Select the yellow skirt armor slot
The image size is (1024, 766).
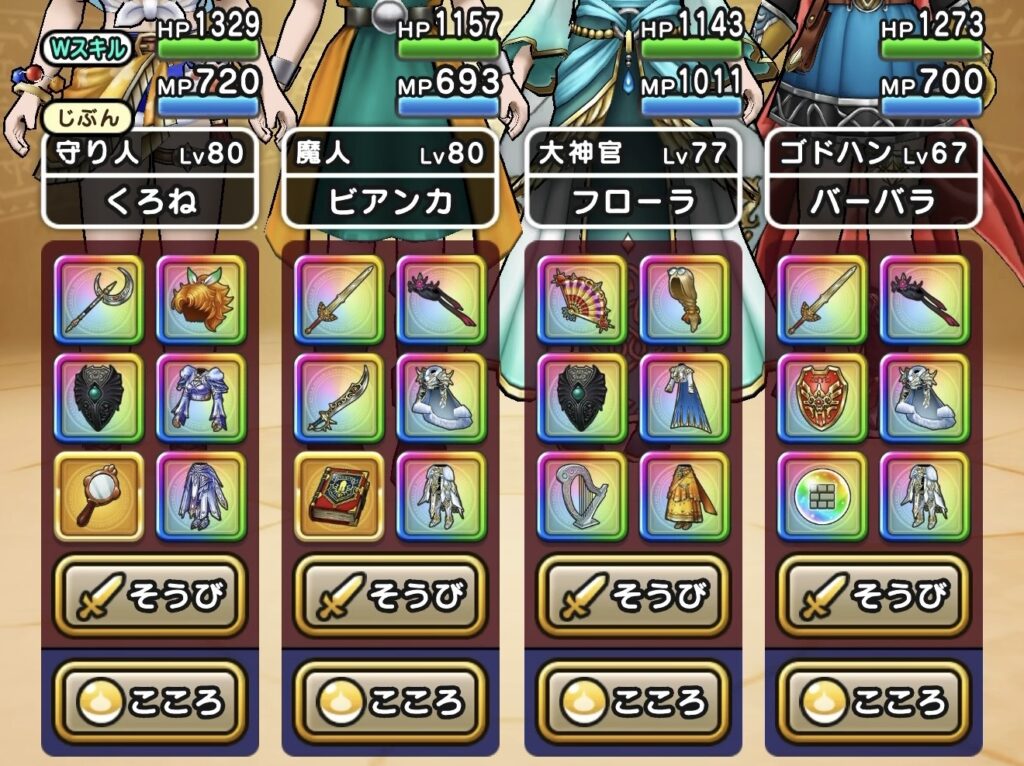(684, 496)
